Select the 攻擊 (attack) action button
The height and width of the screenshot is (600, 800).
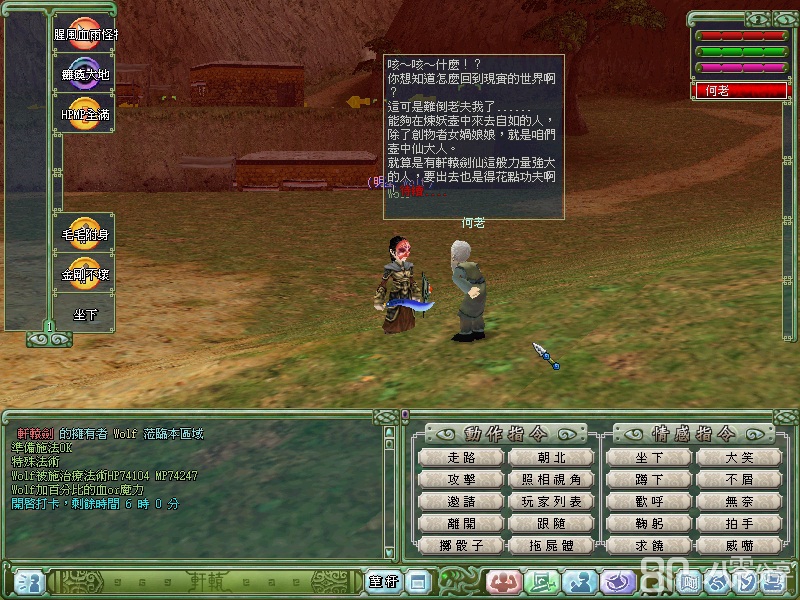(462, 479)
